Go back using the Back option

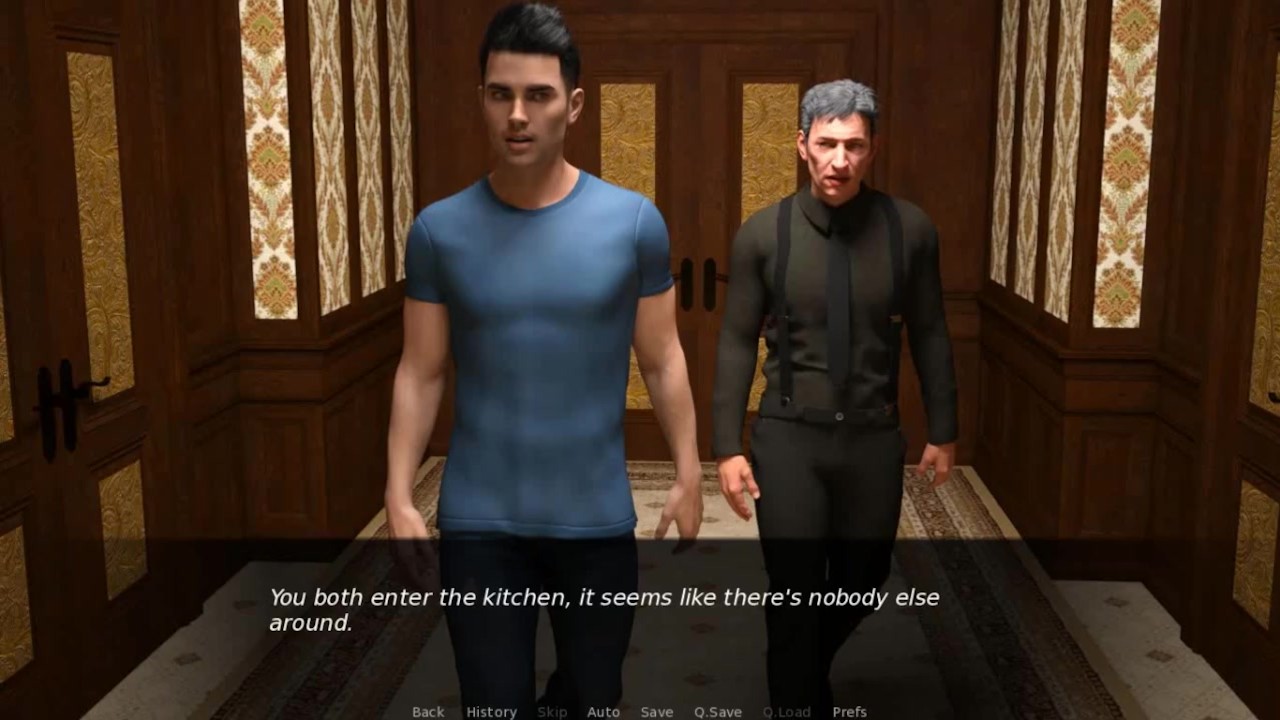tap(427, 712)
